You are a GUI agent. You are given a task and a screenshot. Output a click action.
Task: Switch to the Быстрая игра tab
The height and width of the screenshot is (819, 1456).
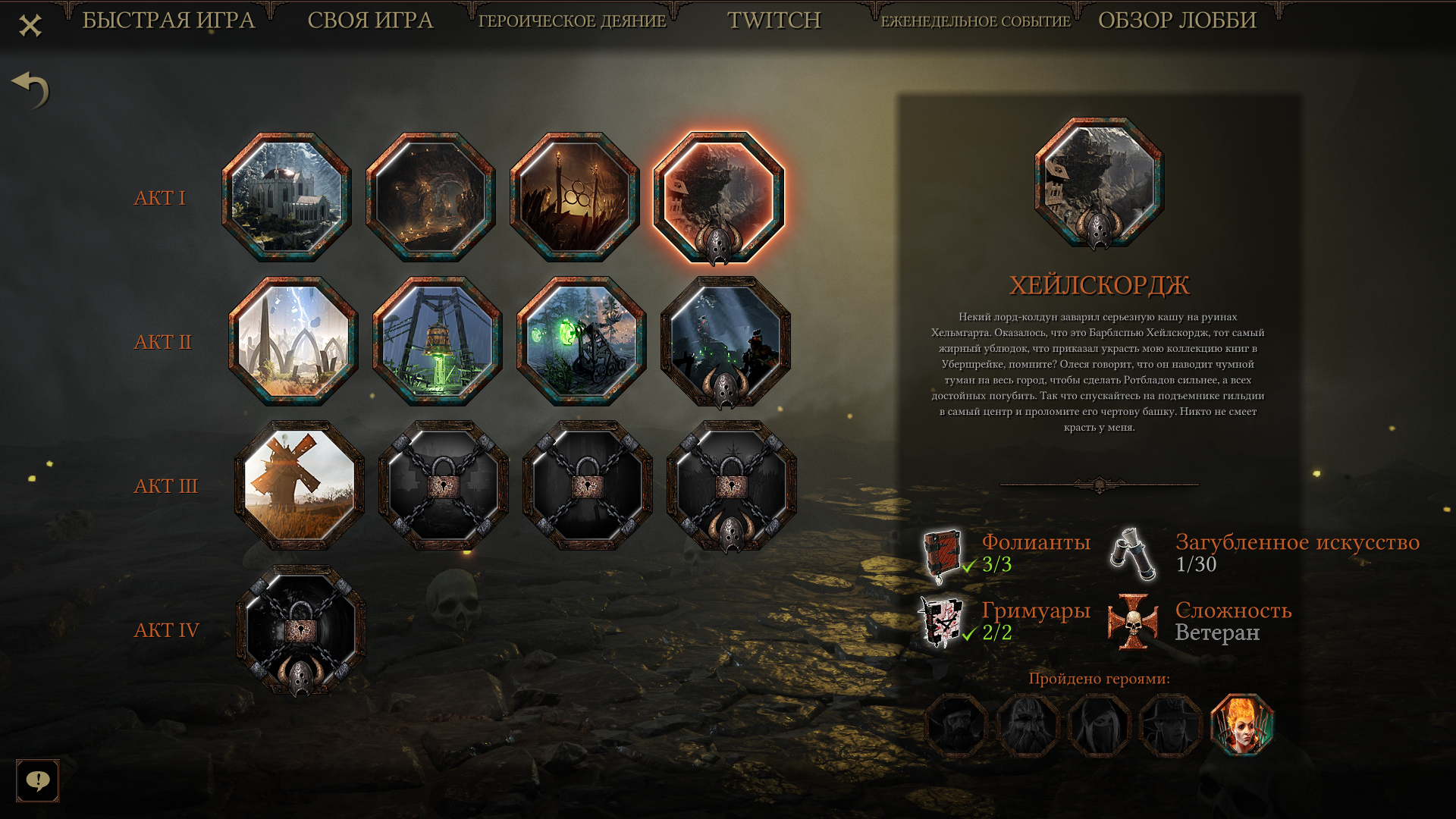tap(168, 20)
